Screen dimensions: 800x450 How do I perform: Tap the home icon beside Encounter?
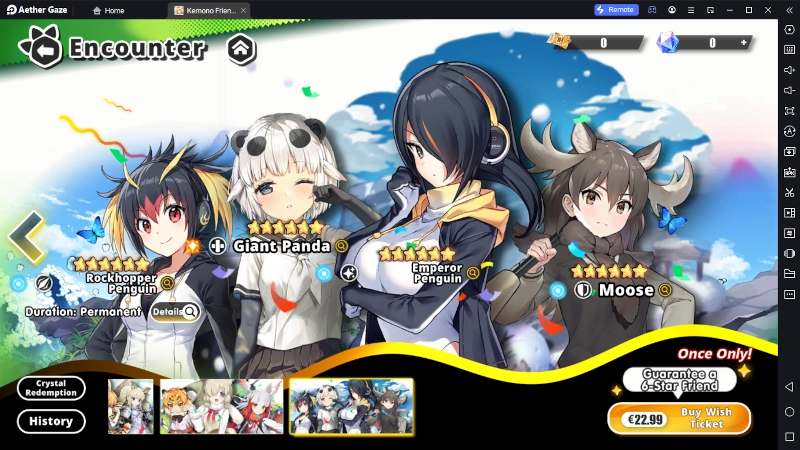pos(241,48)
